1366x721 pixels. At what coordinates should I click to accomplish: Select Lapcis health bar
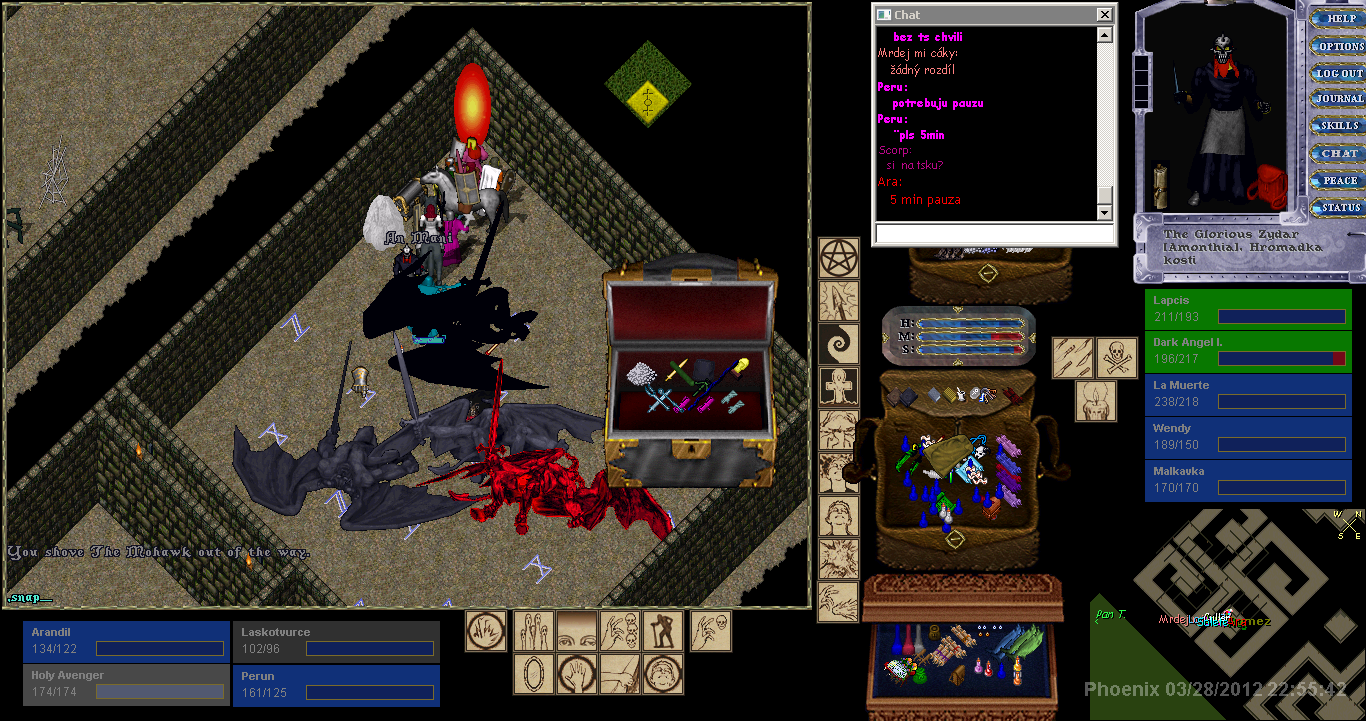tap(1247, 309)
